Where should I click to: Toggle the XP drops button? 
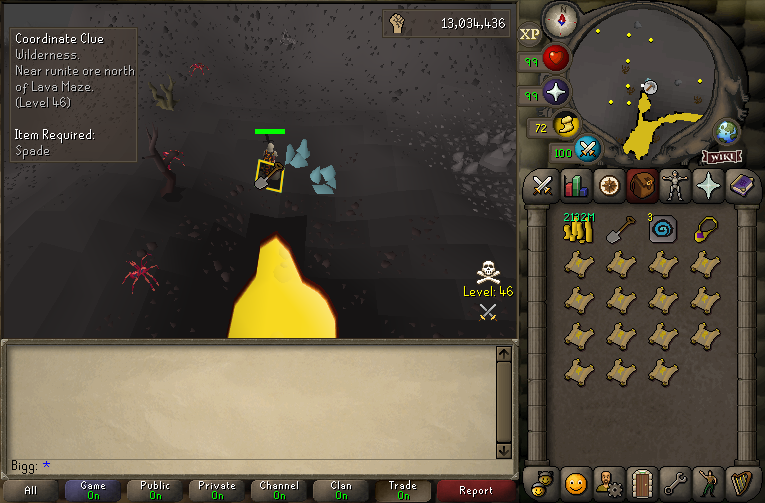pos(530,34)
